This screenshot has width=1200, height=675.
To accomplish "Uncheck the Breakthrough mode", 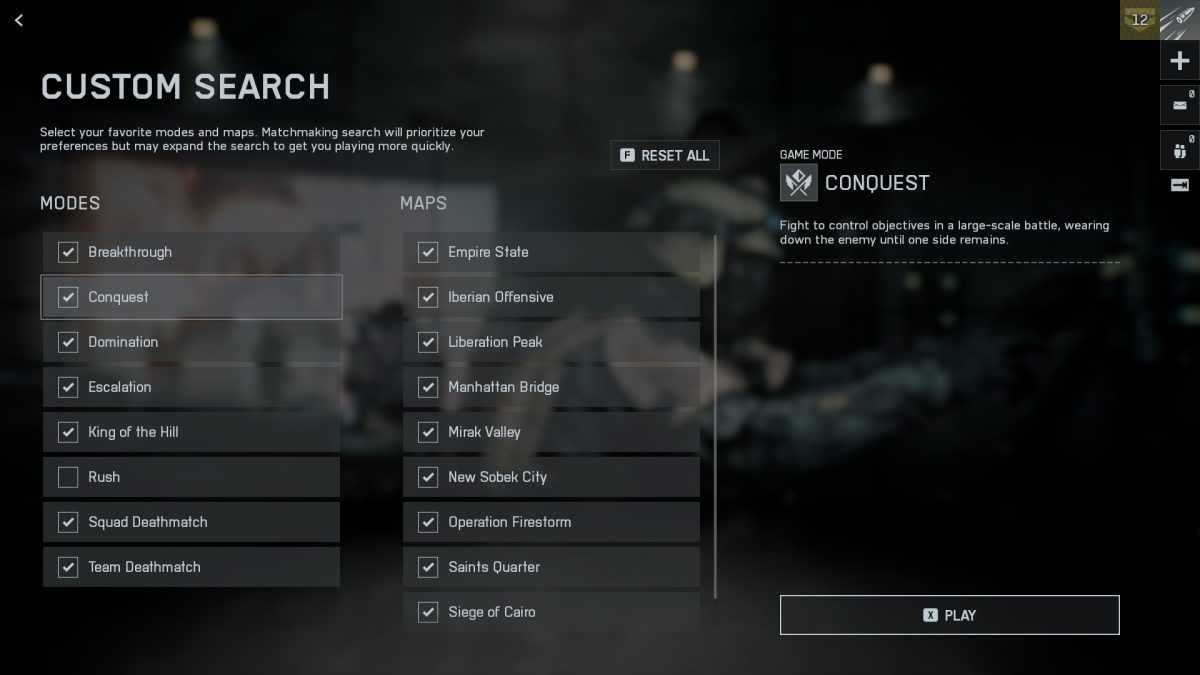I will coord(68,252).
